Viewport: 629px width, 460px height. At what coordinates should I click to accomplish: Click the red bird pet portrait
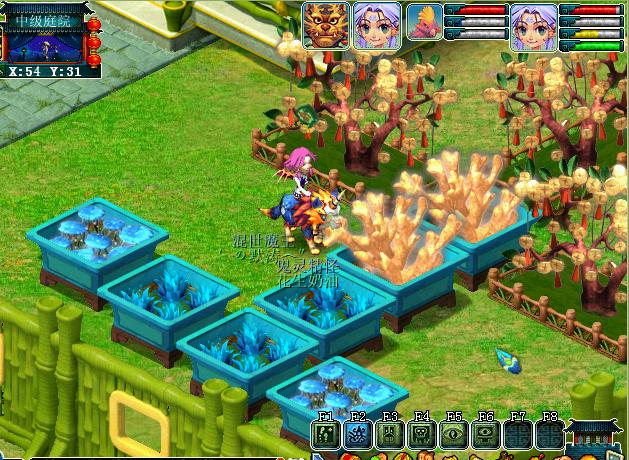[425, 23]
